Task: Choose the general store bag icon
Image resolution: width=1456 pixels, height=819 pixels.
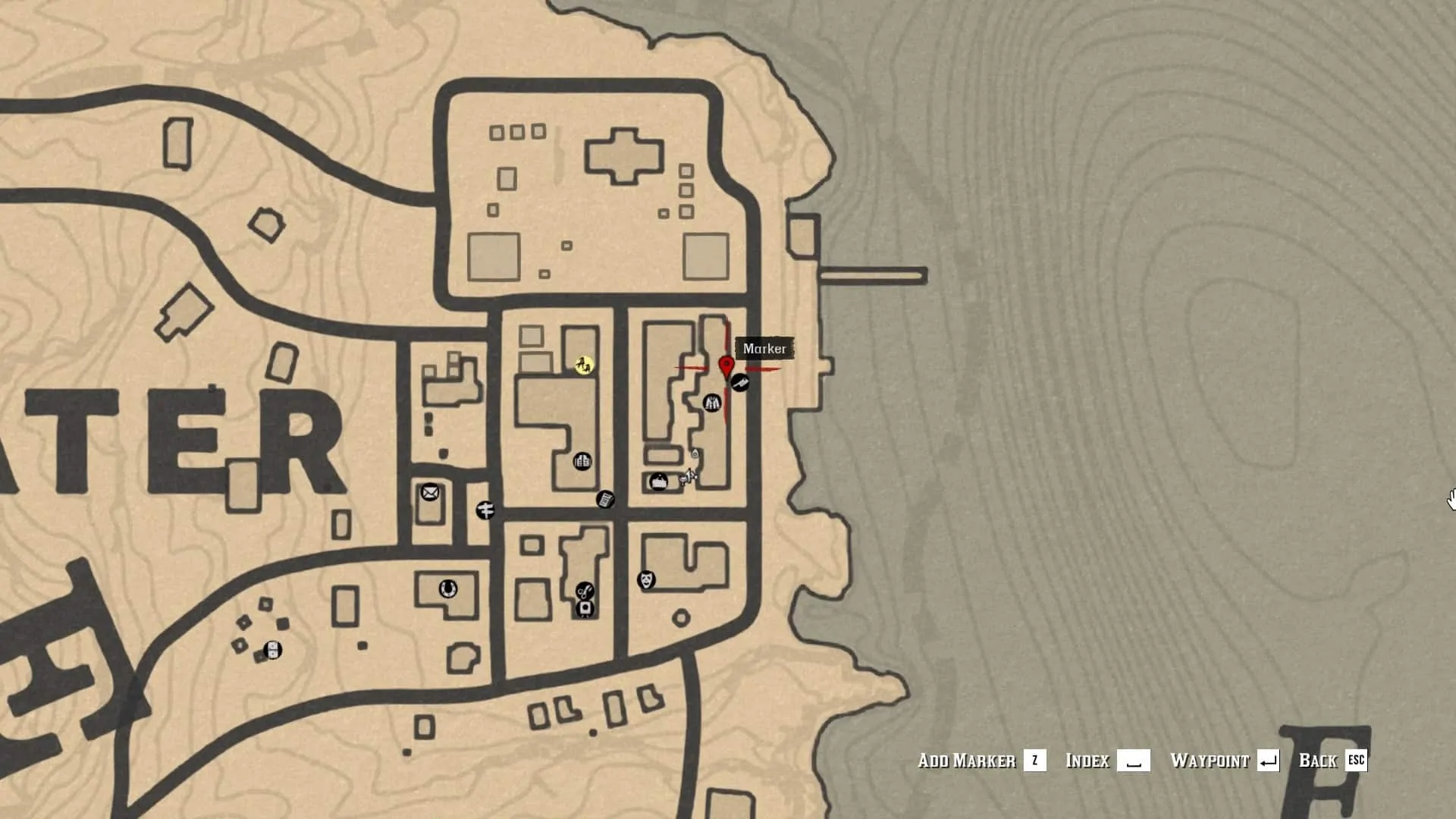Action: coord(658,482)
